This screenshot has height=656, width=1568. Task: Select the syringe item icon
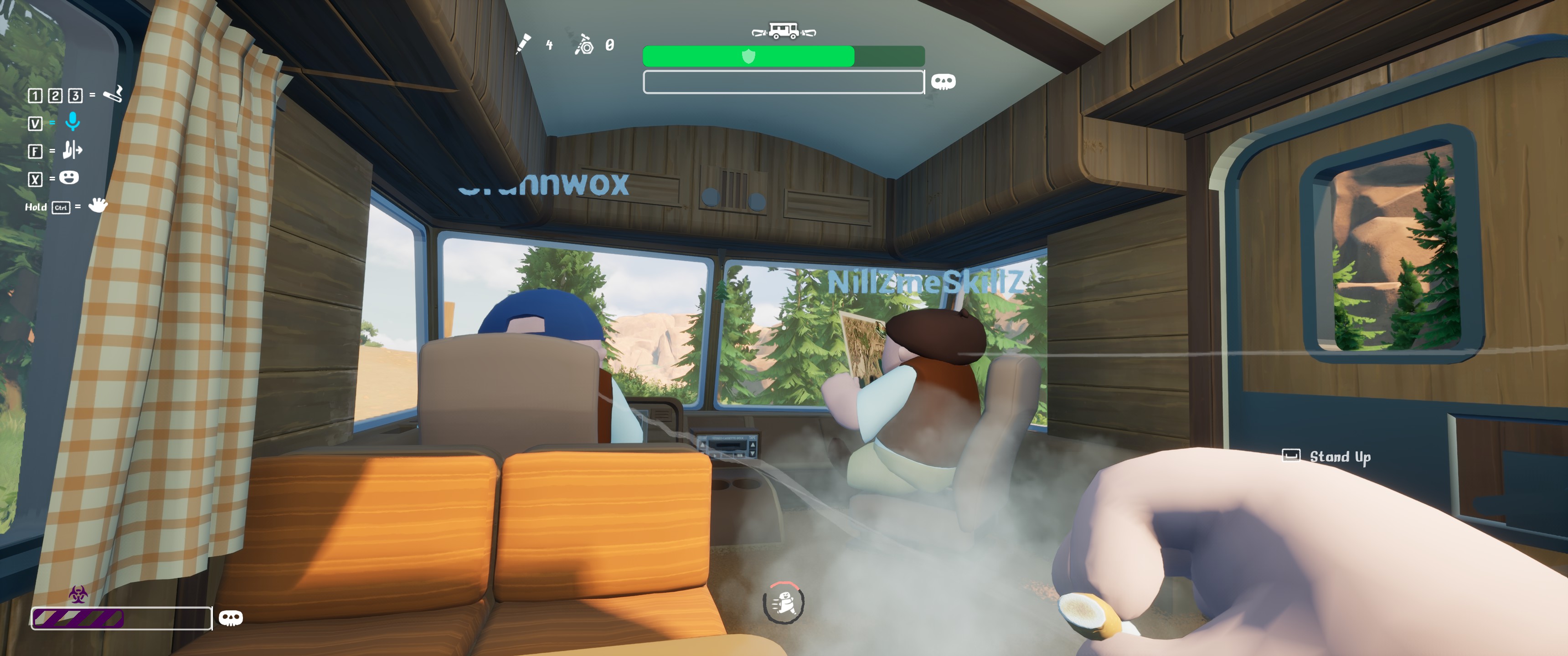(523, 44)
